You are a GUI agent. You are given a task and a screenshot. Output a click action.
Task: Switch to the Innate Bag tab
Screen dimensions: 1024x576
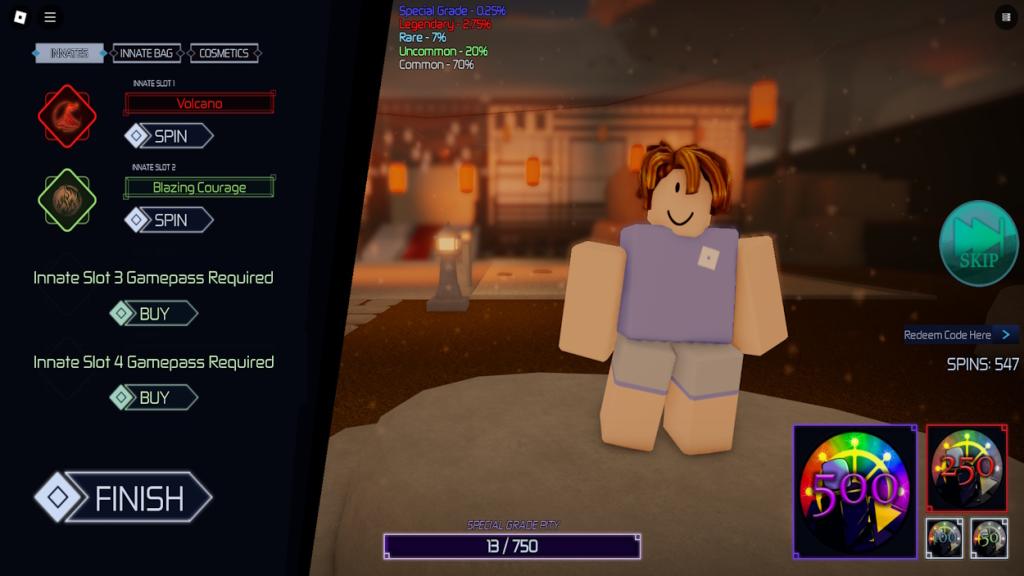(x=146, y=53)
